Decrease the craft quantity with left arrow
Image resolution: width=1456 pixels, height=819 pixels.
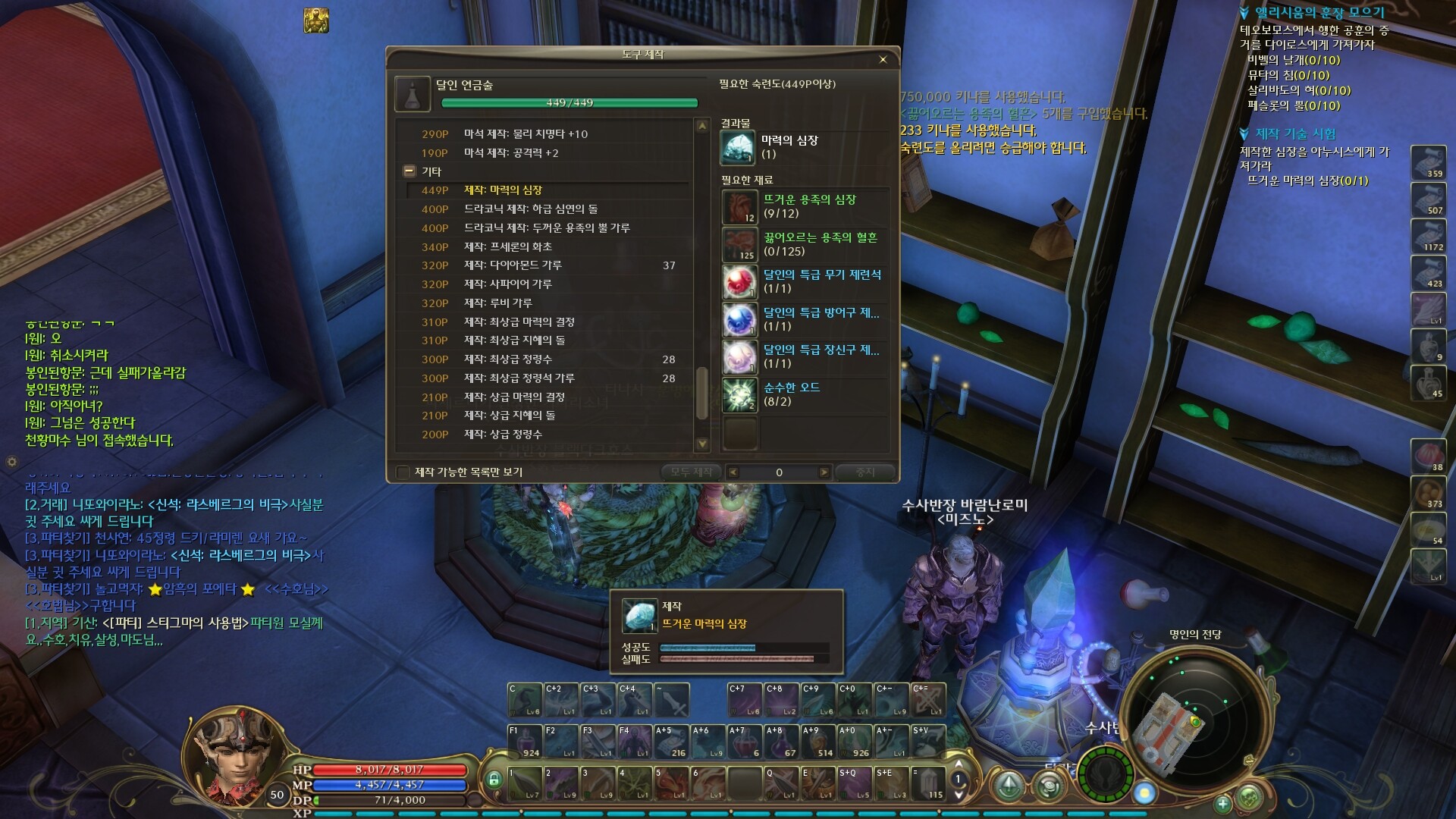click(733, 472)
